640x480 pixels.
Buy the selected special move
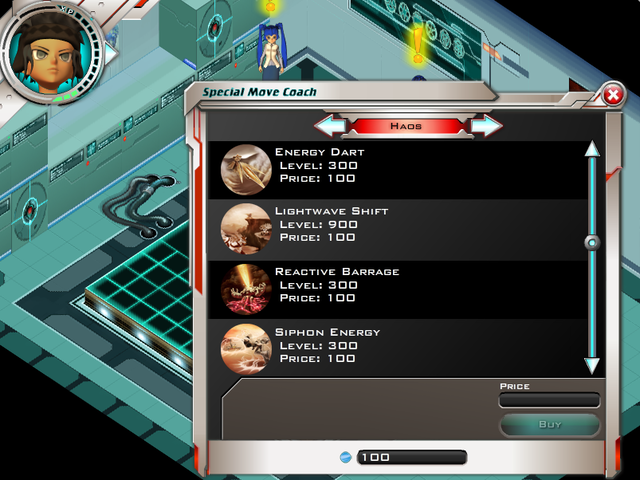coord(550,424)
